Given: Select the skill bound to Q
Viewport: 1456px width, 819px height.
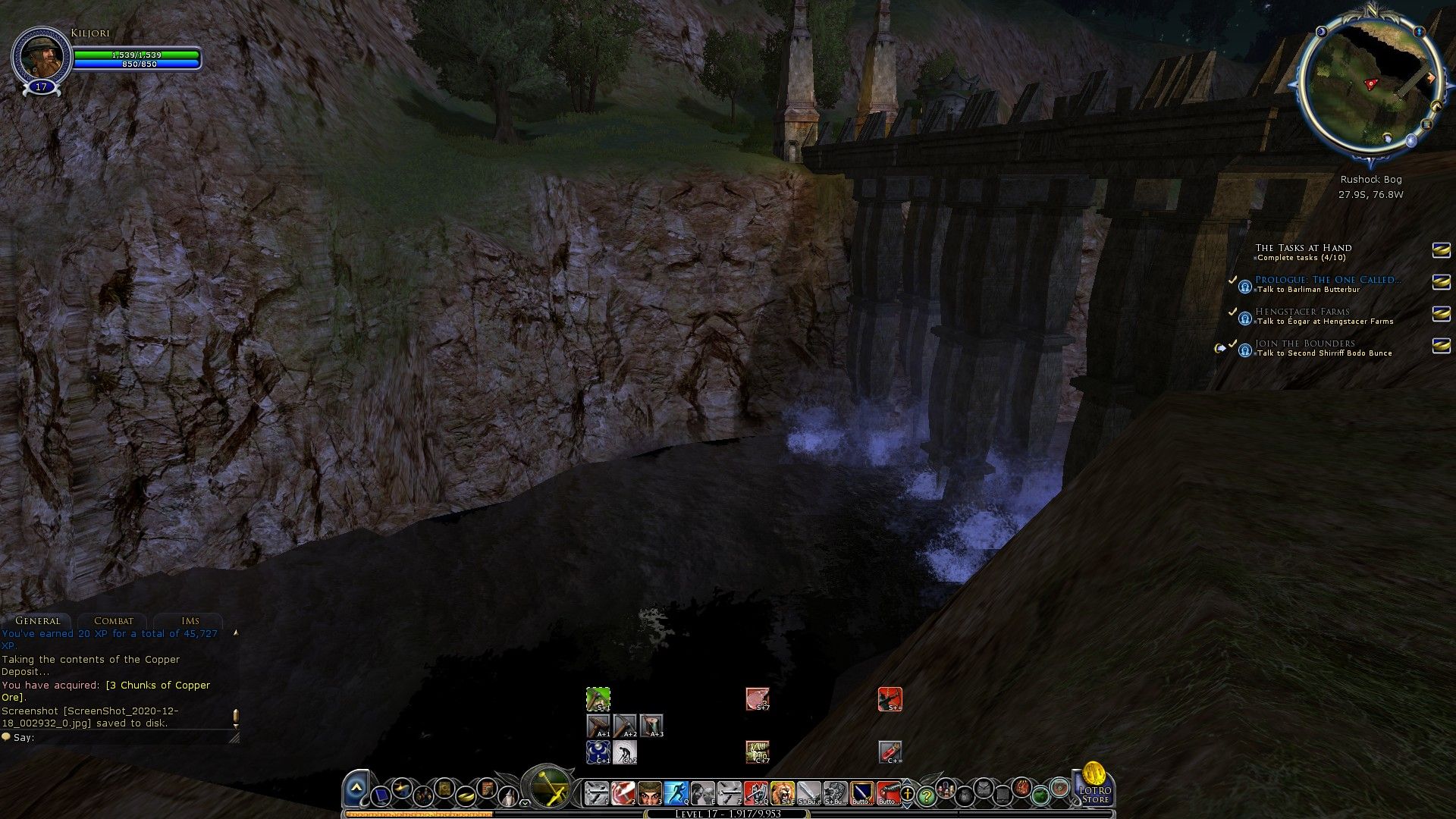Looking at the screenshot, I should (x=675, y=793).
